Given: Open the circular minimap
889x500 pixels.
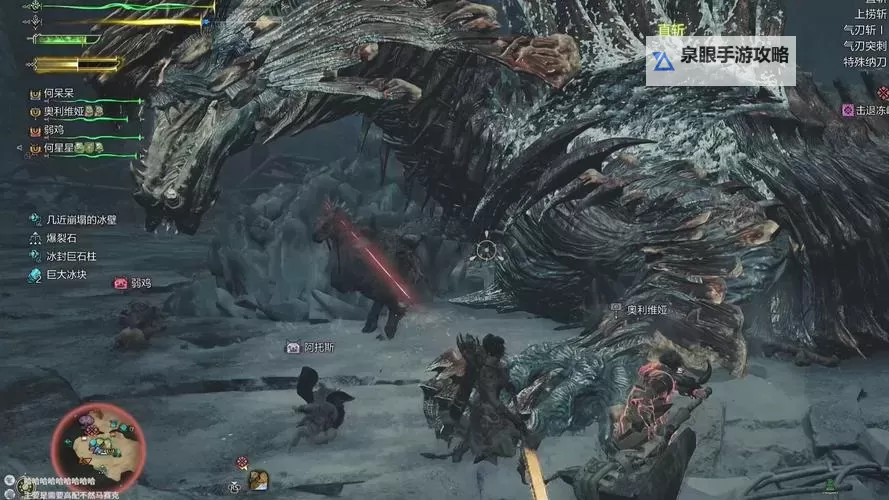Looking at the screenshot, I should click(x=97, y=442).
